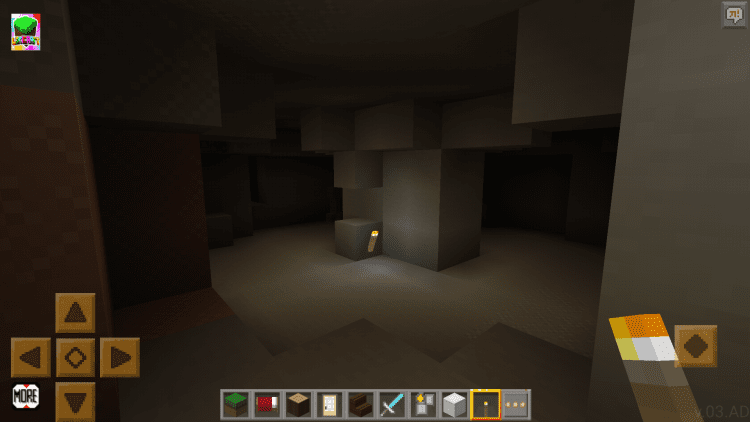Equip the diamond sword from the hotbar
Viewport: 750px width, 422px height.
coord(391,404)
